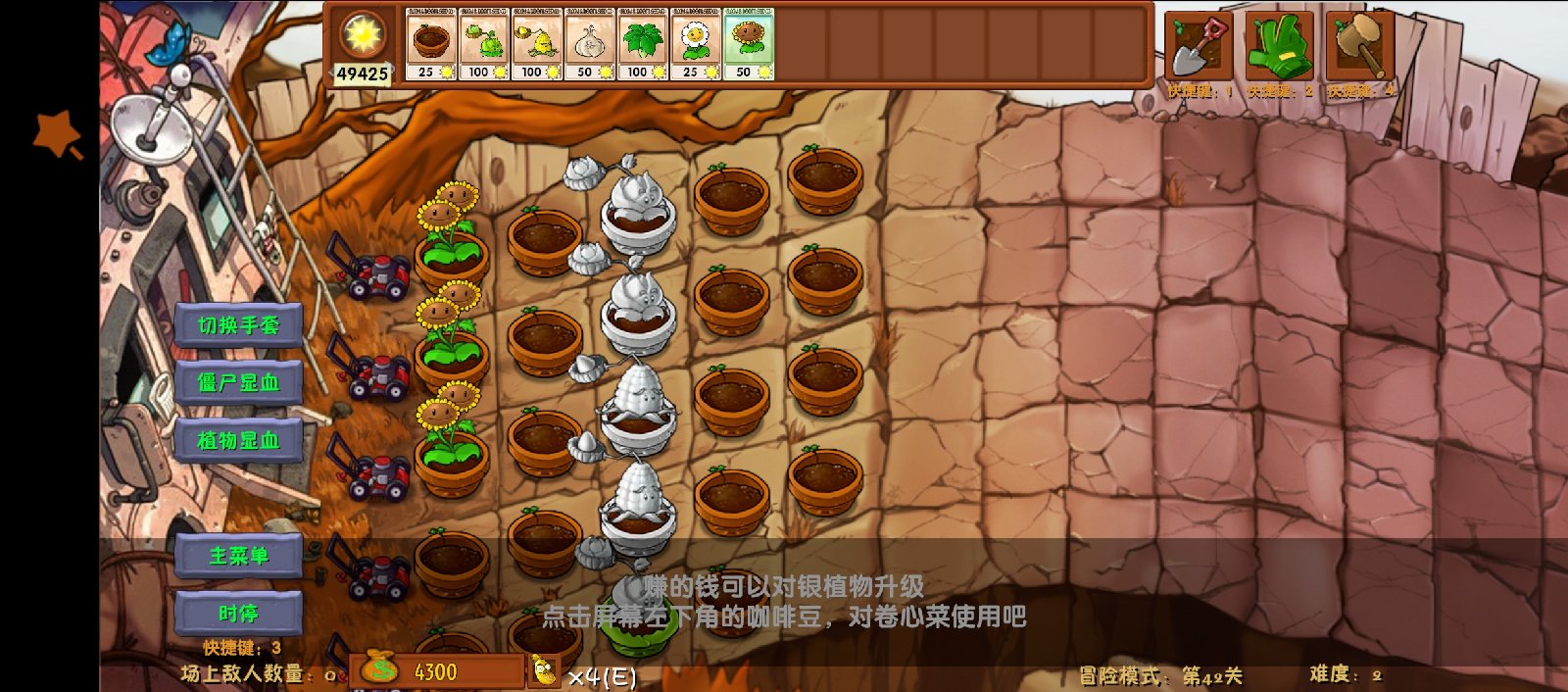The width and height of the screenshot is (1568, 692).
Task: Click the orange star icon
Action: pyautogui.click(x=57, y=135)
